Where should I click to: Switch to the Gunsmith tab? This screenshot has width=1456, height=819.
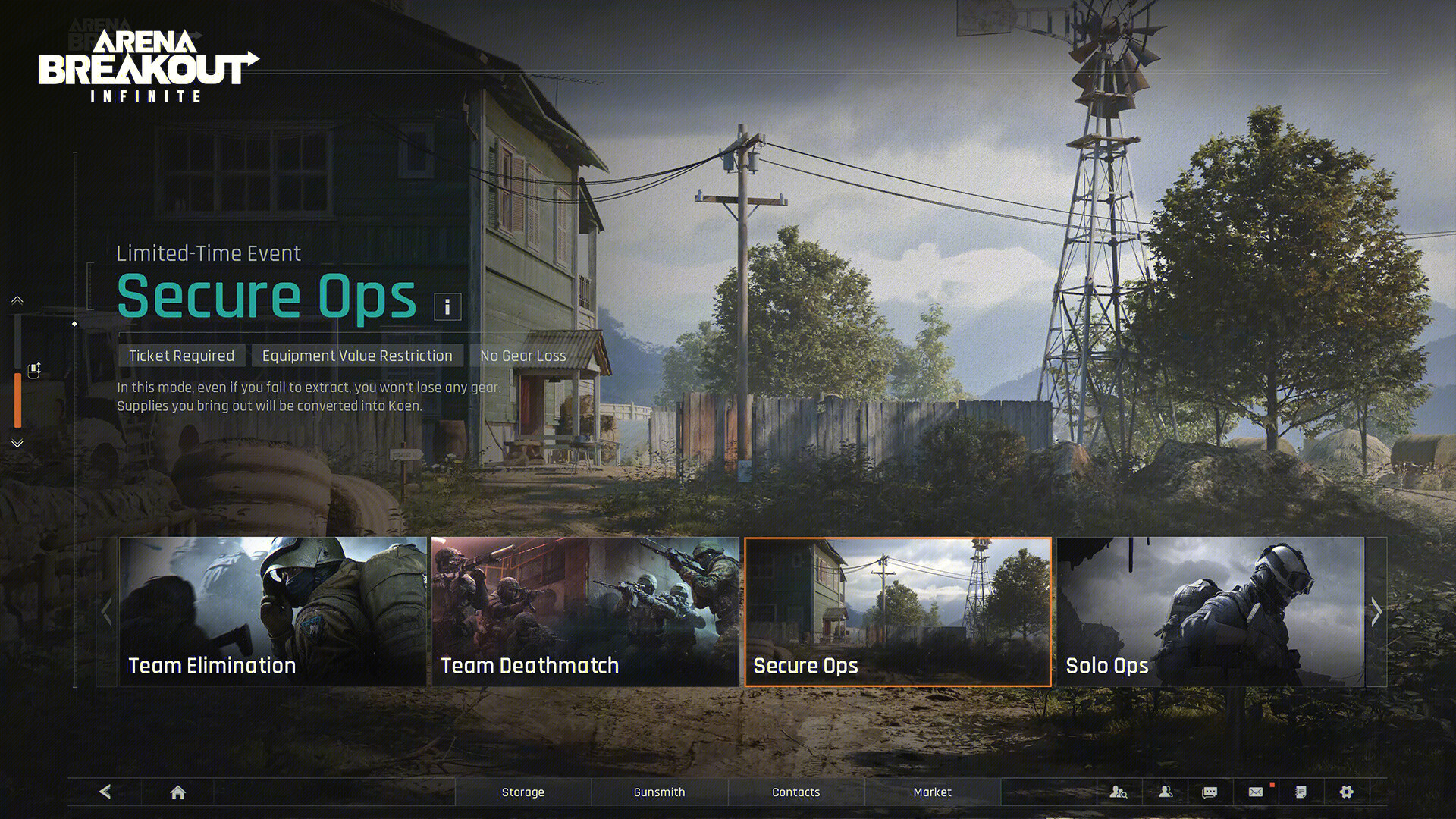click(x=659, y=792)
